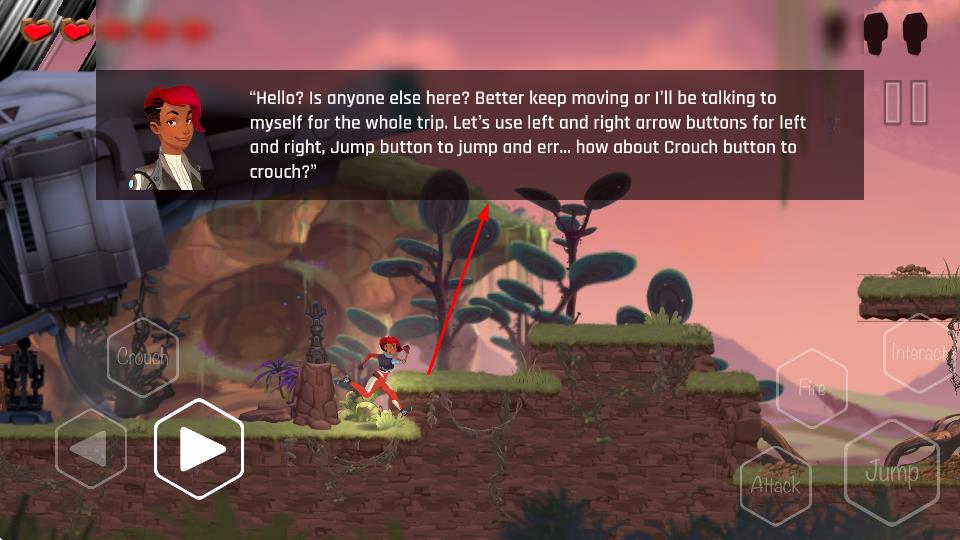Tap the Interact button
This screenshot has height=540, width=960.
tap(918, 353)
